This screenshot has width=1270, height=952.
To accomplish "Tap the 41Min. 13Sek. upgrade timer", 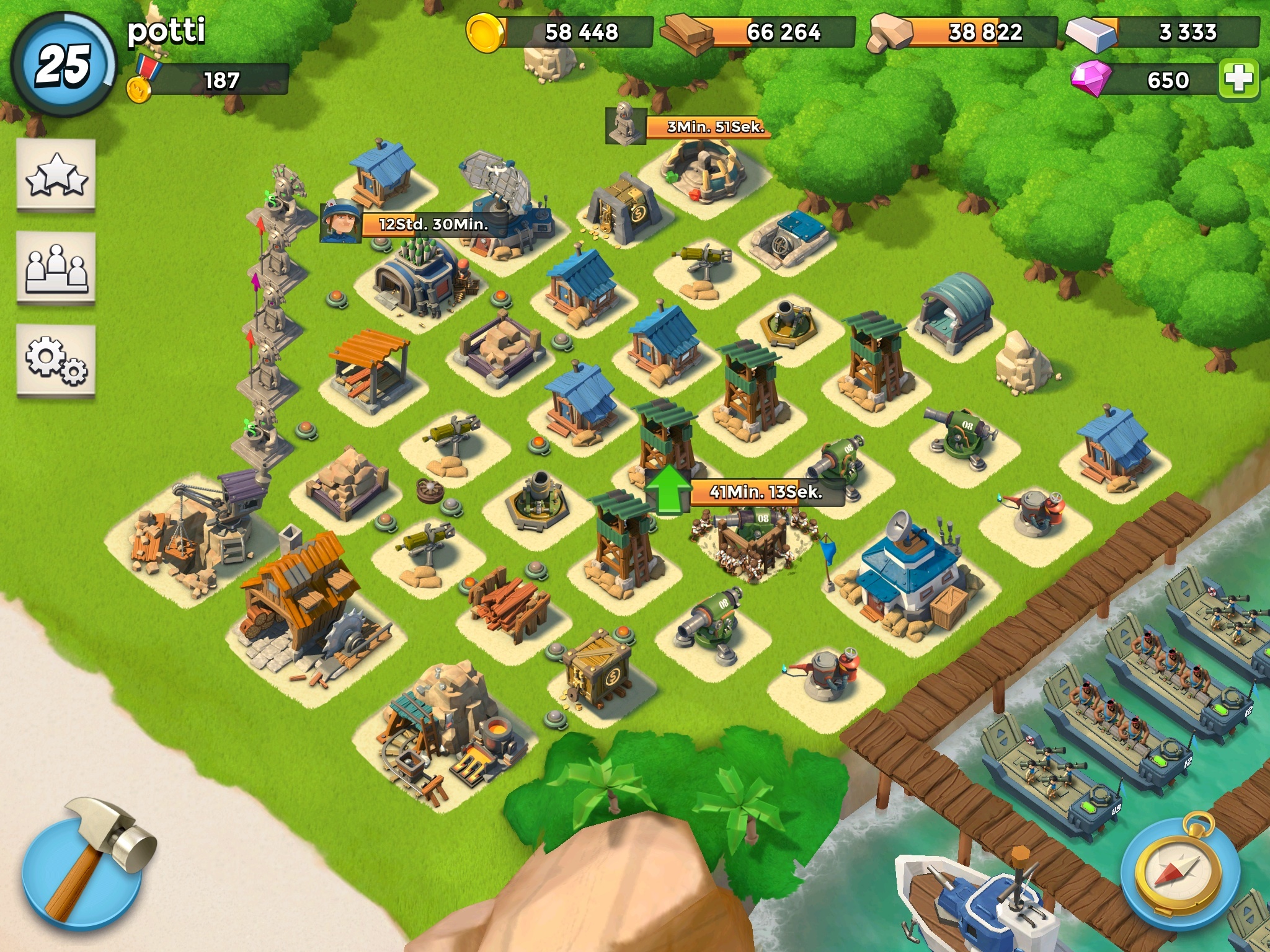I will point(766,492).
